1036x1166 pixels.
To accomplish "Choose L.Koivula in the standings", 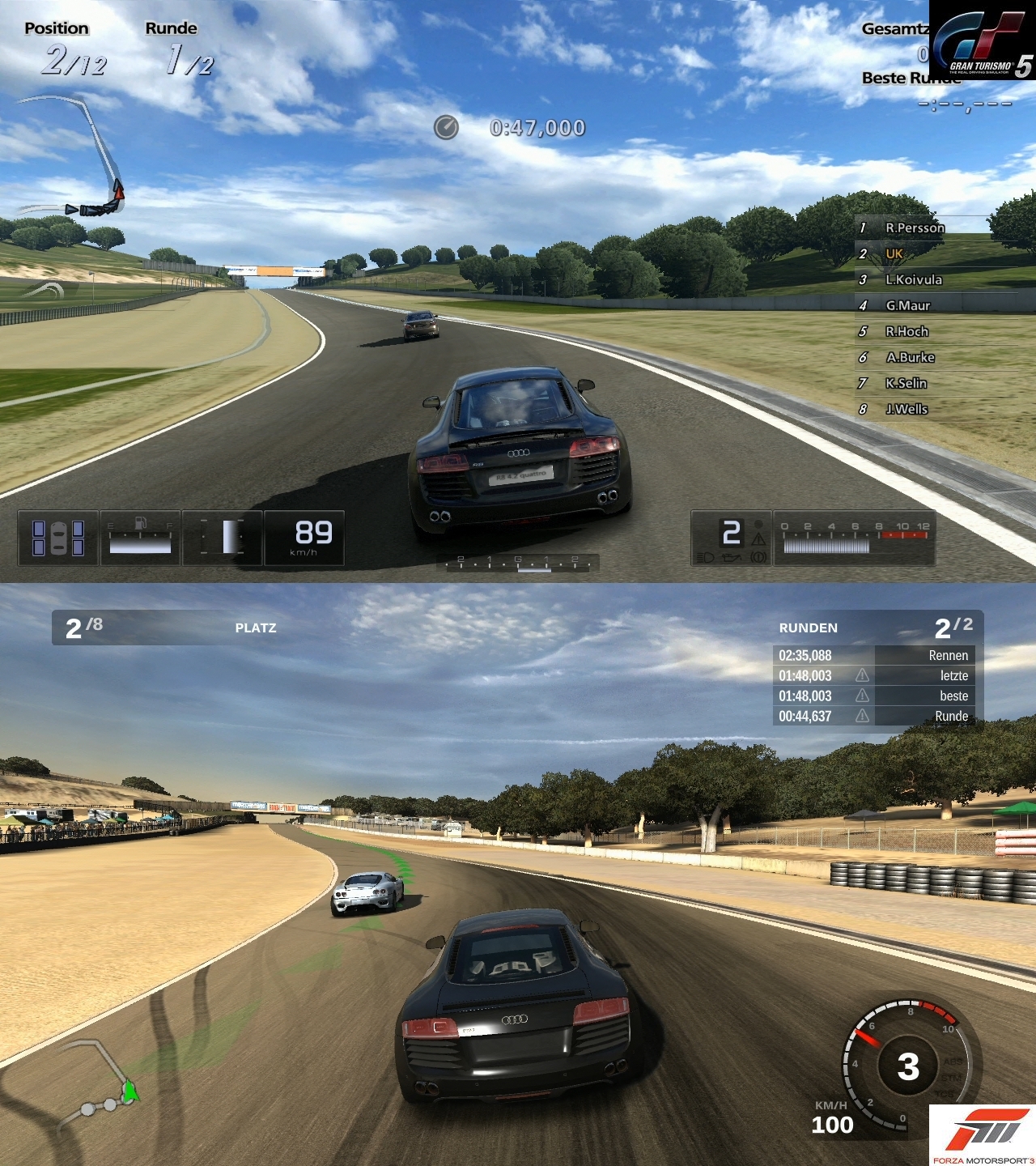I will pos(913,280).
